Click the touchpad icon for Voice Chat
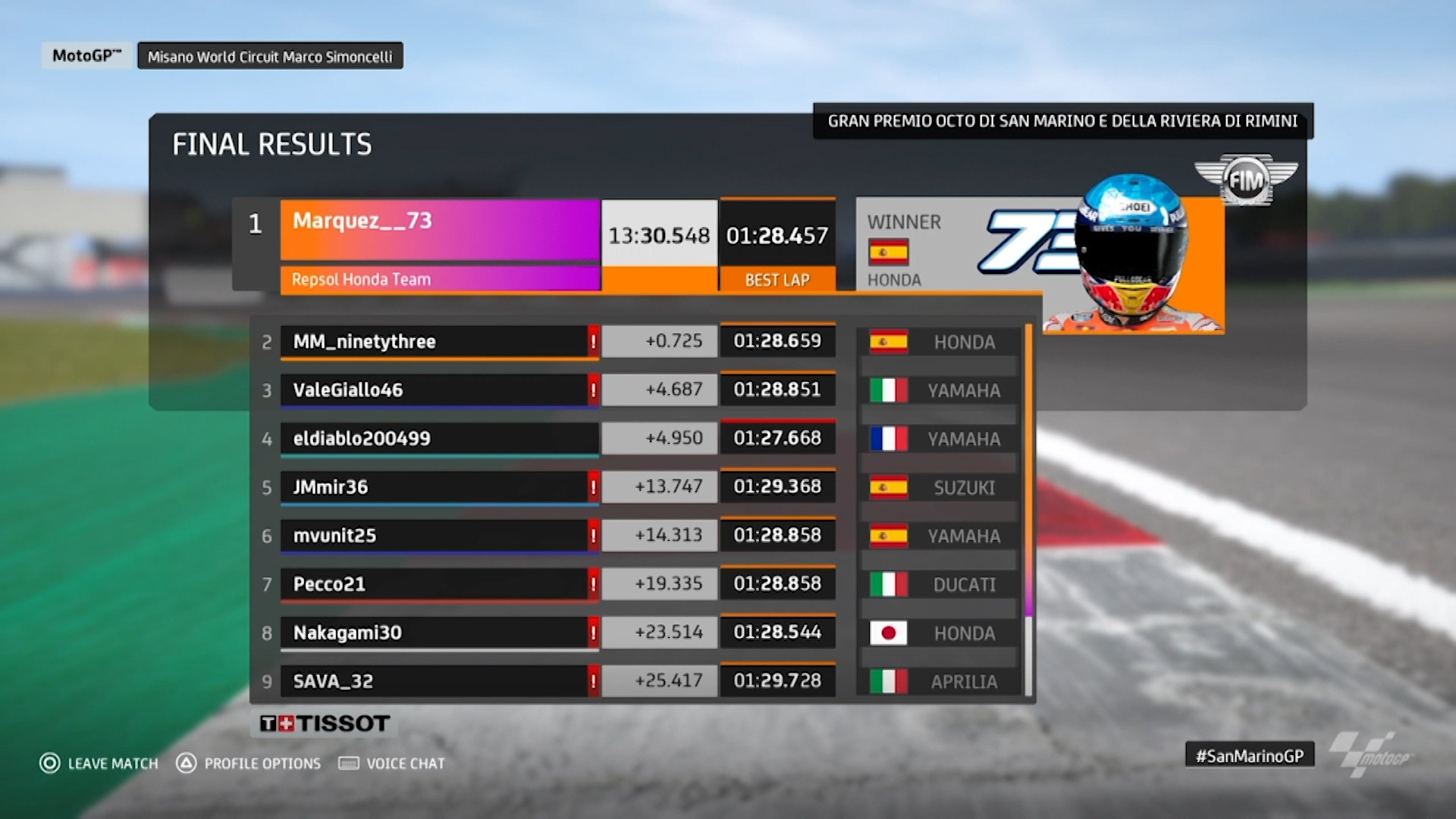This screenshot has width=1456, height=819. [347, 763]
